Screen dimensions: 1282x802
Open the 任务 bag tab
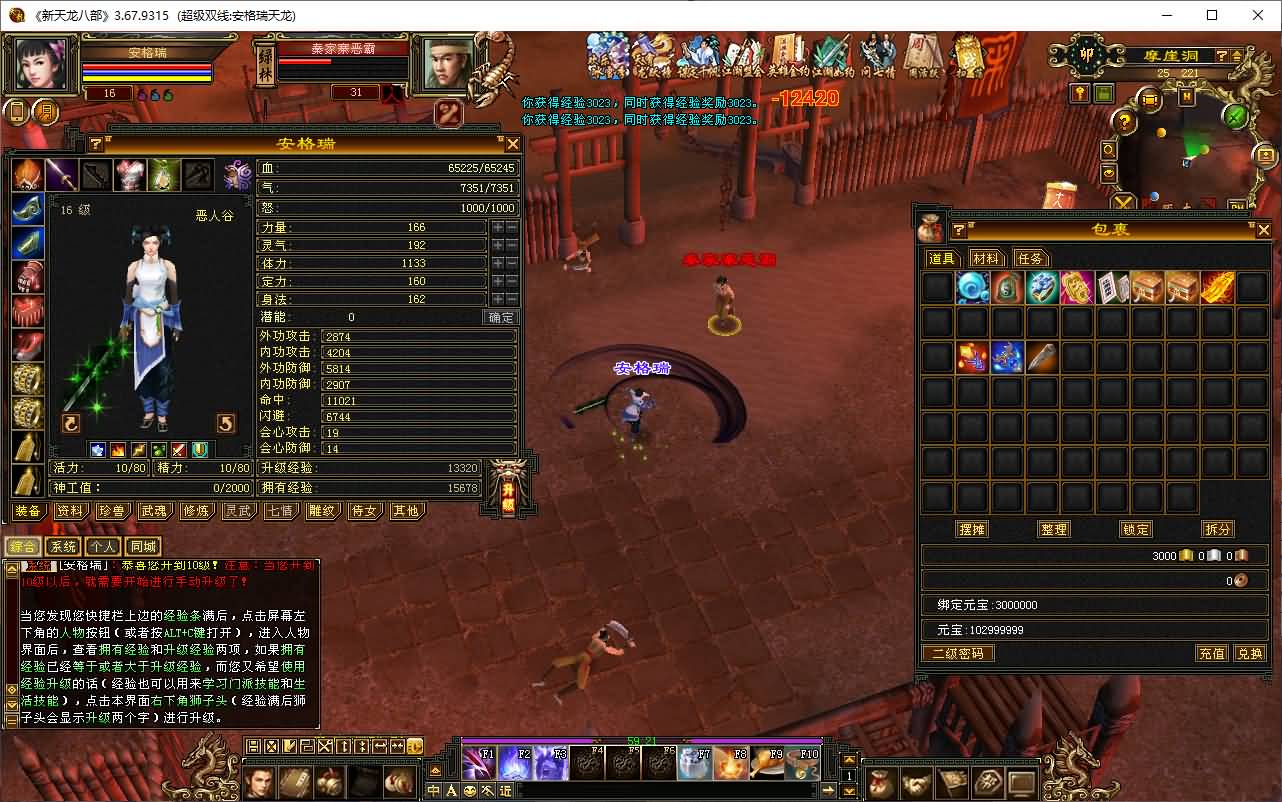pyautogui.click(x=1030, y=258)
